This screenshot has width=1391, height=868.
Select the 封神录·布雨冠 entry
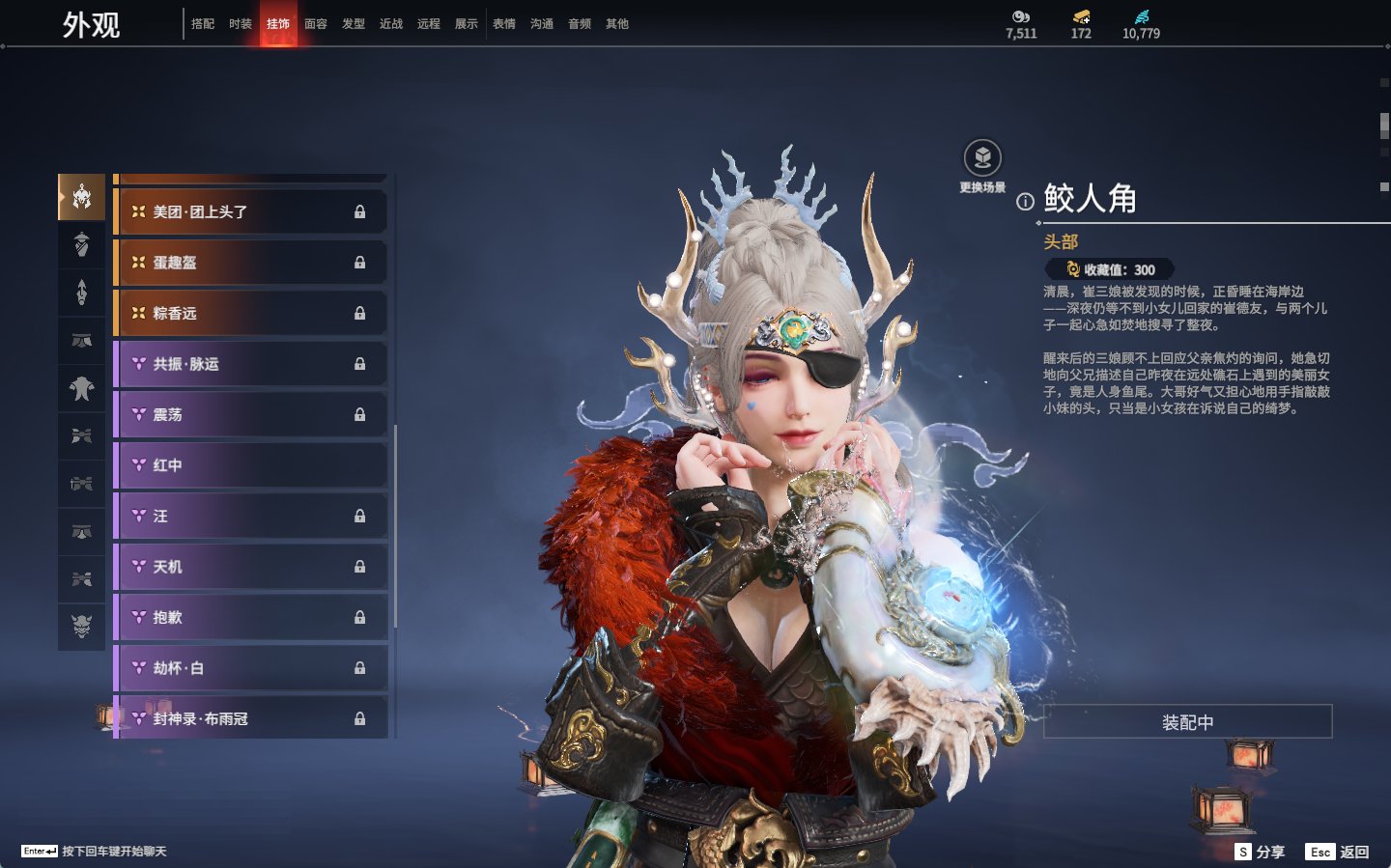pyautogui.click(x=250, y=718)
